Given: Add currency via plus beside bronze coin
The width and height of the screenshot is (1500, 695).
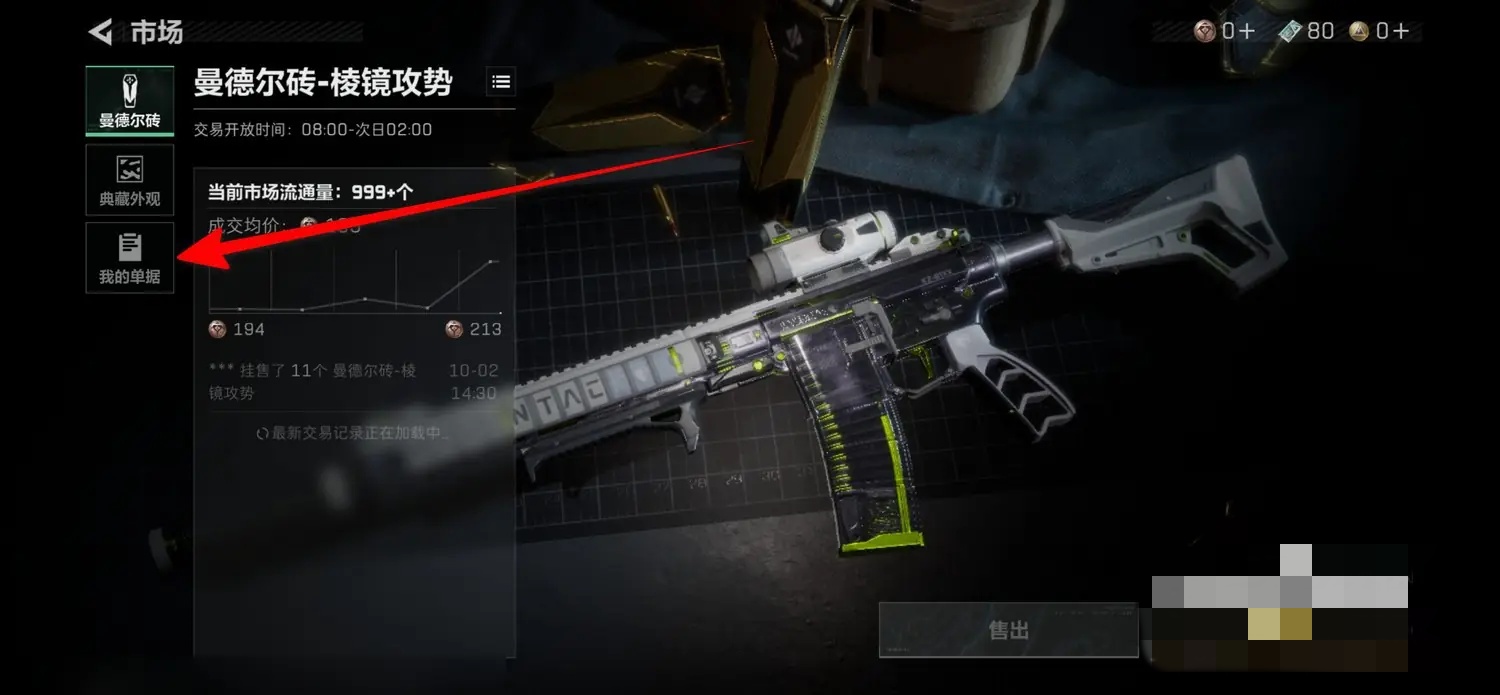Looking at the screenshot, I should (x=1246, y=32).
